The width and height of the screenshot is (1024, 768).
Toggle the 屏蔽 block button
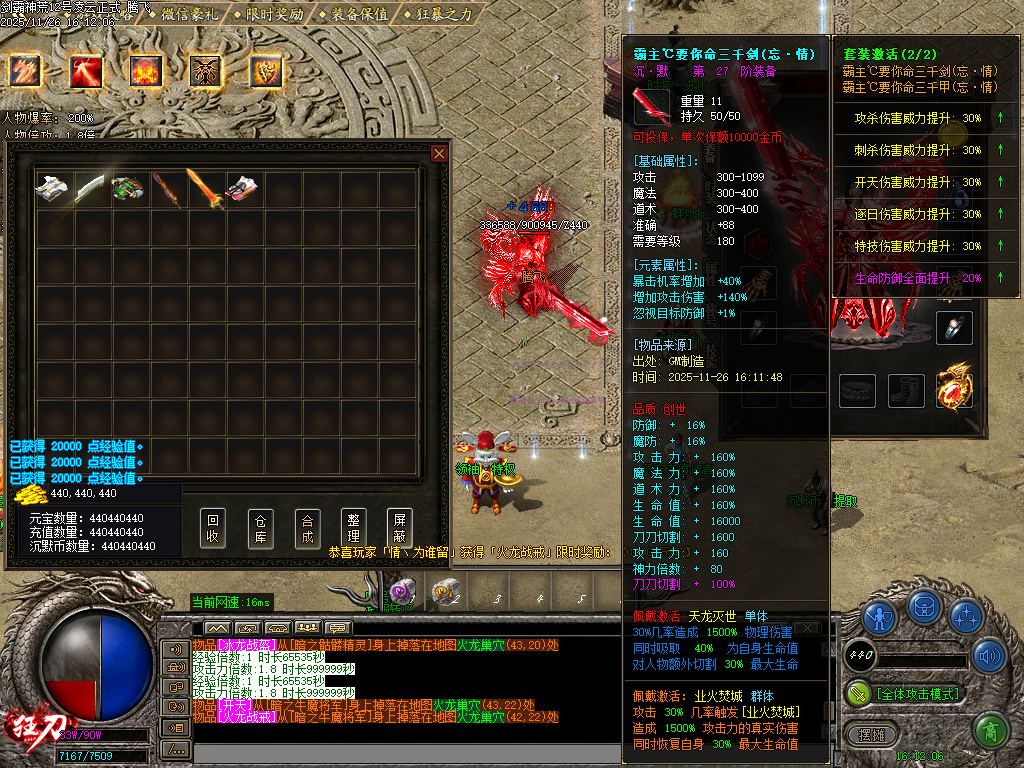[400, 528]
